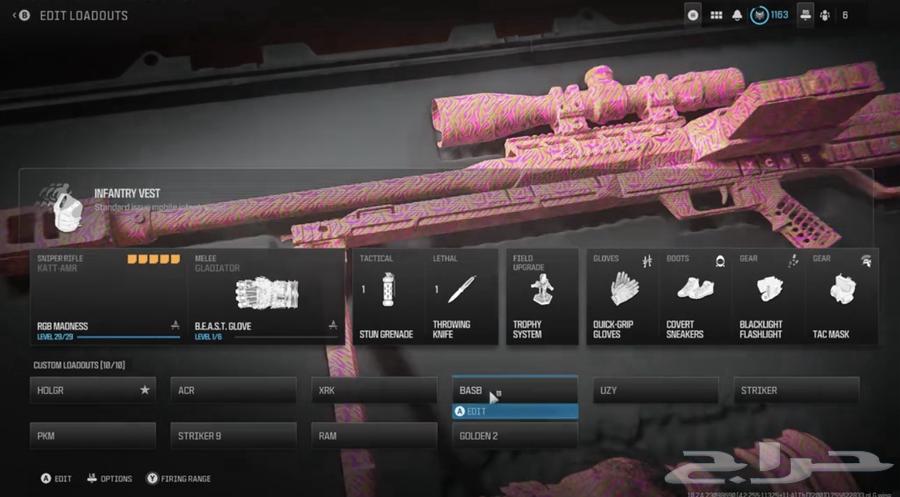Select the Stun Grenade tactical slot
Screen dimensions: 900x497
pyautogui.click(x=387, y=296)
